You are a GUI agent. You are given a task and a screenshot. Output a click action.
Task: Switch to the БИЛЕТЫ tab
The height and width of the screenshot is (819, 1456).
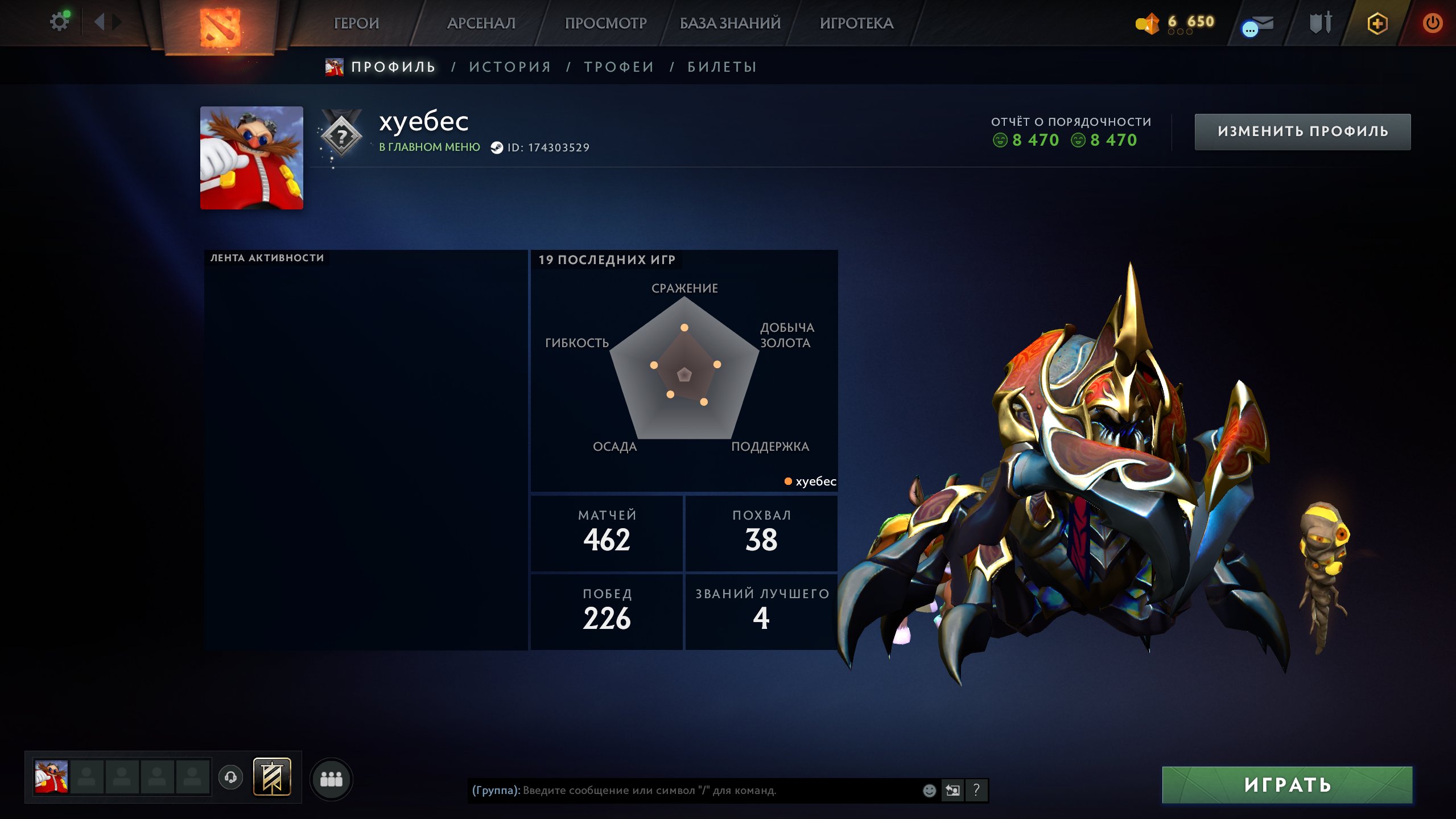(720, 66)
